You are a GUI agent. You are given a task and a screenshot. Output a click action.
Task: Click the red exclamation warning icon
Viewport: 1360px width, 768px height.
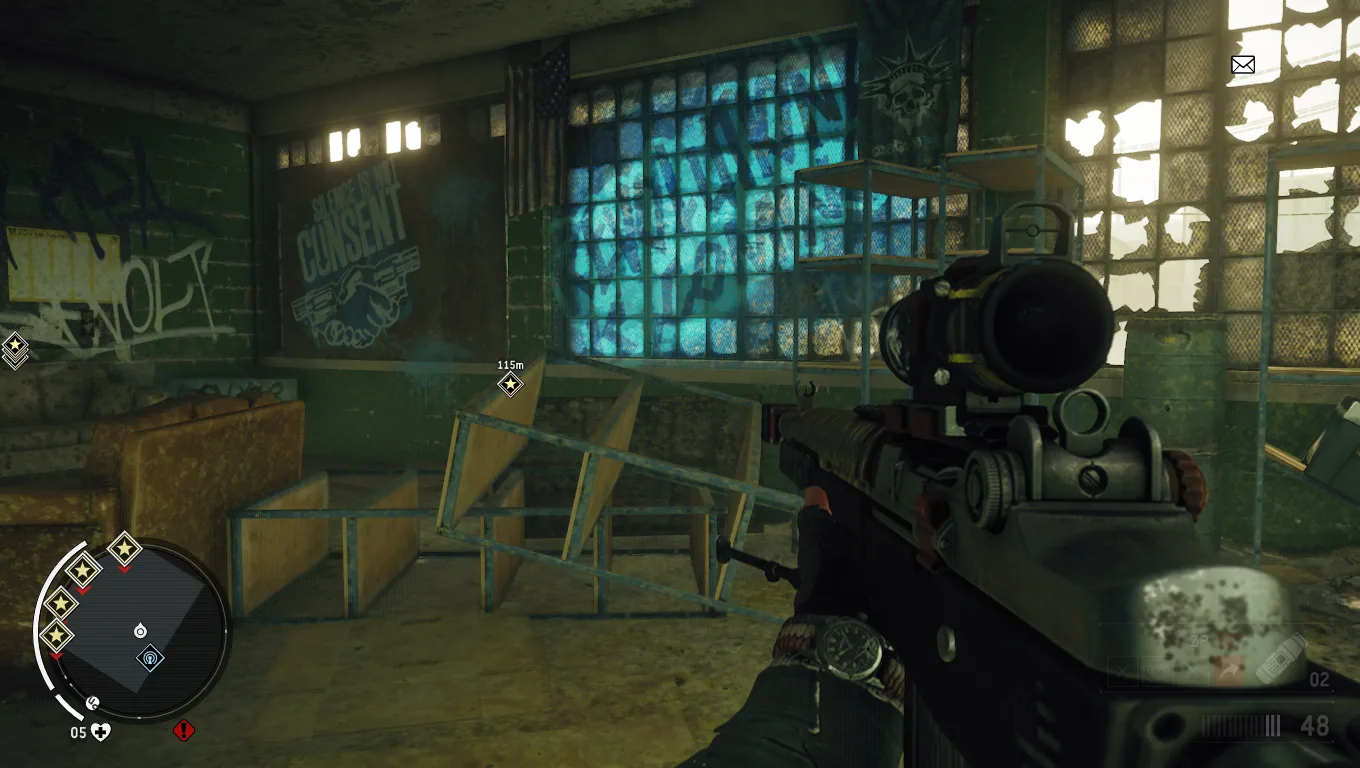pyautogui.click(x=182, y=731)
